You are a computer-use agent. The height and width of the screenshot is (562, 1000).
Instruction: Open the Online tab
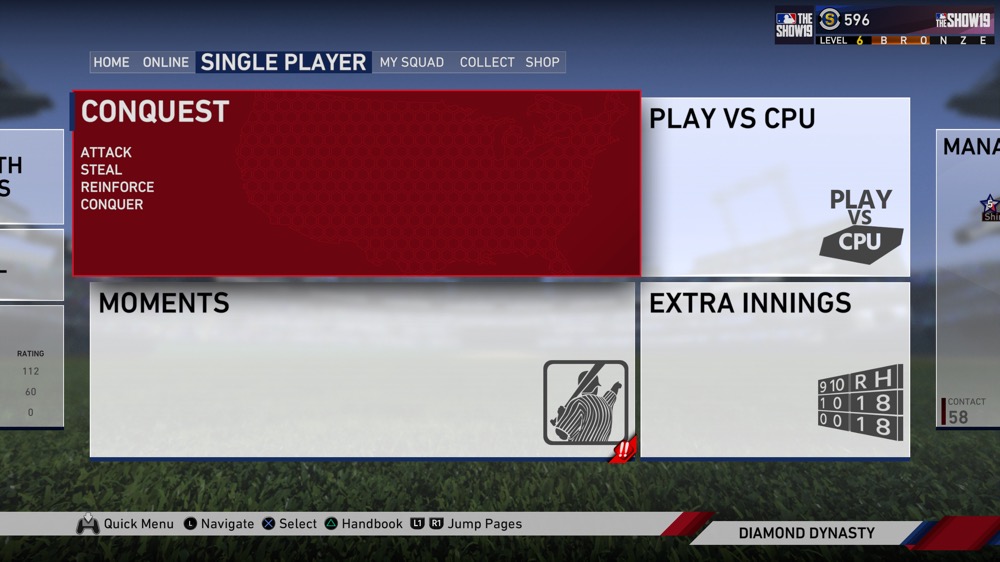[166, 62]
